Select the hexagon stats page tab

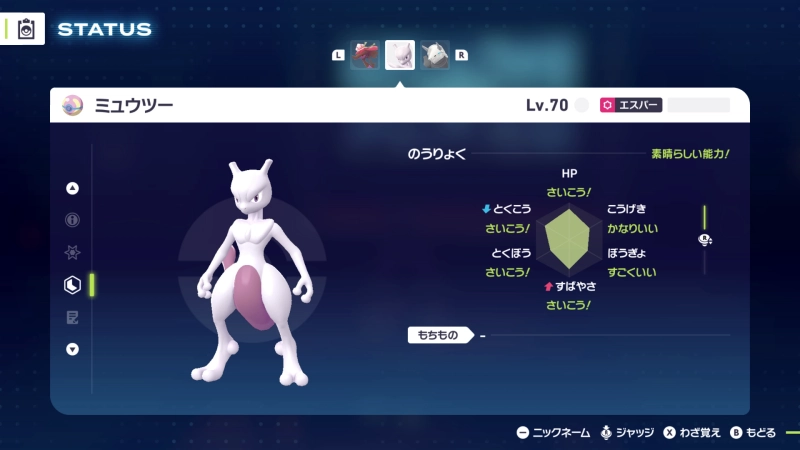point(72,285)
